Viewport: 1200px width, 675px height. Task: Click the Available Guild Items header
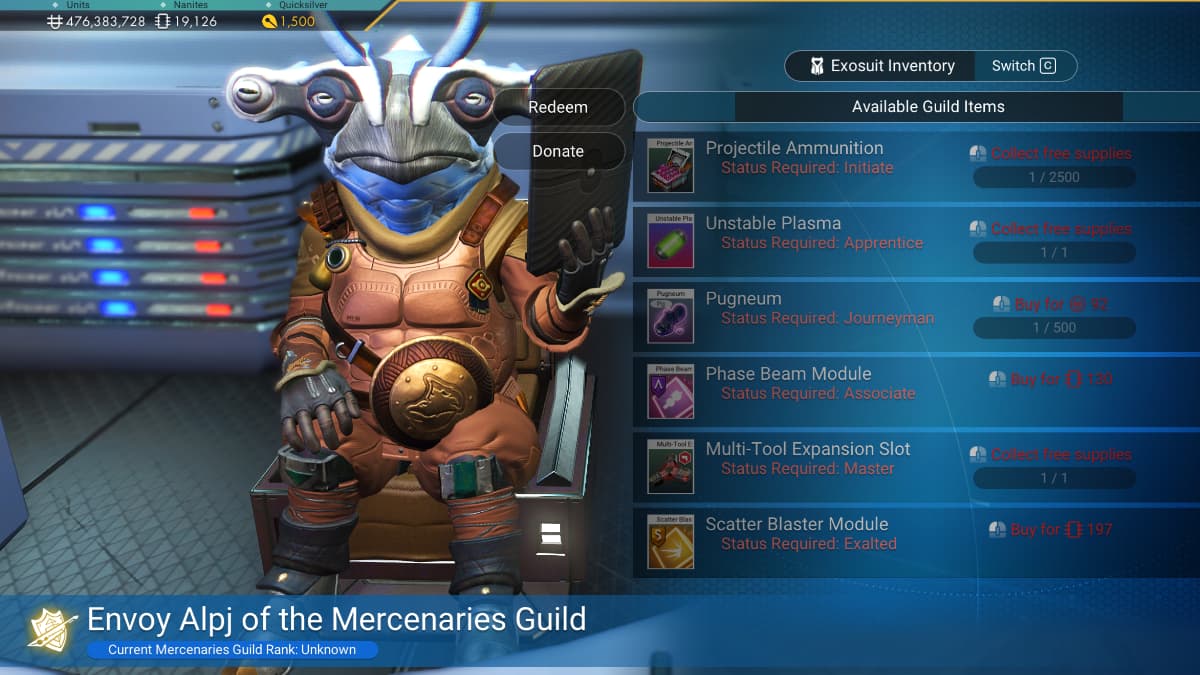click(x=928, y=107)
